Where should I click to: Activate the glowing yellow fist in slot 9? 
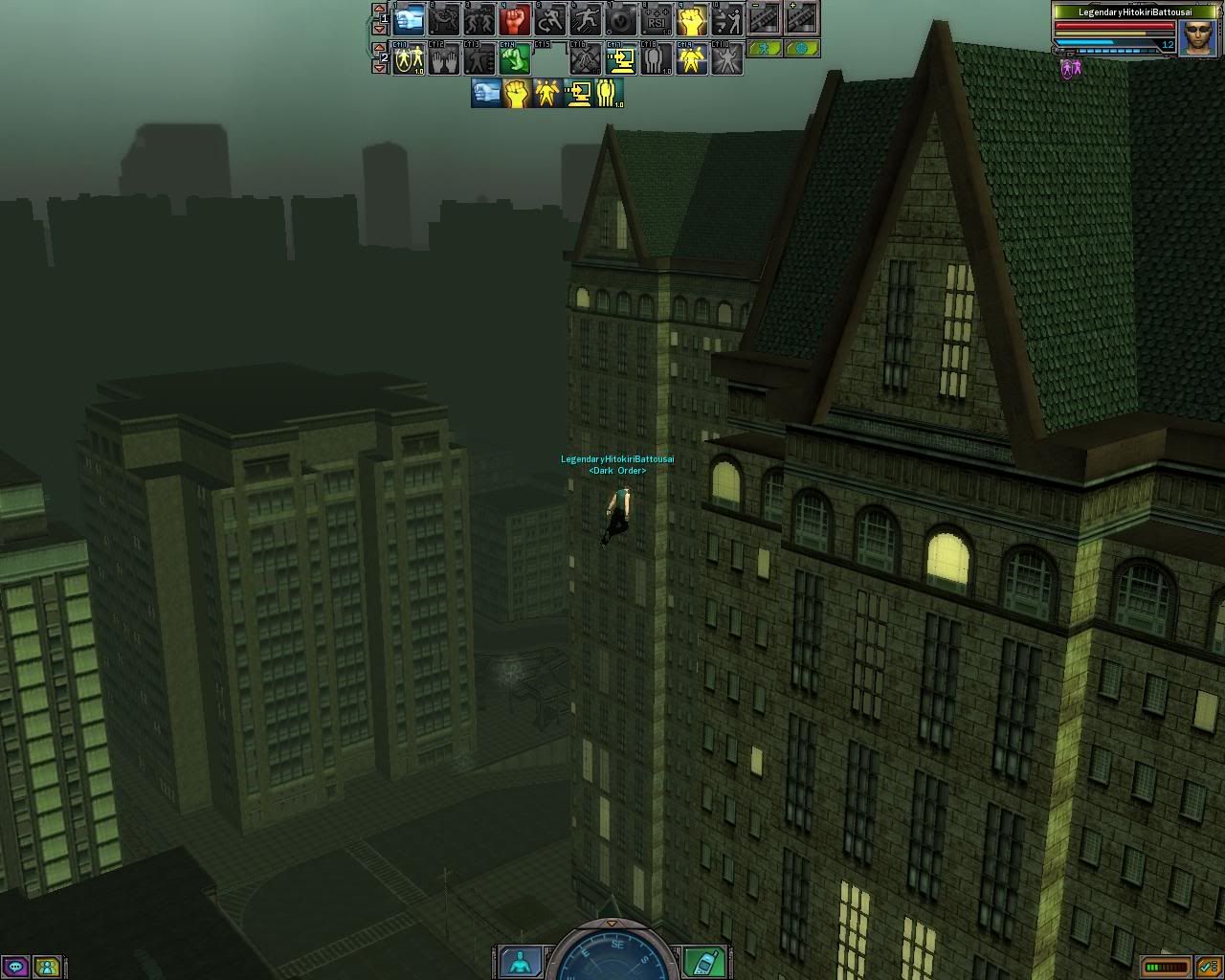point(691,19)
